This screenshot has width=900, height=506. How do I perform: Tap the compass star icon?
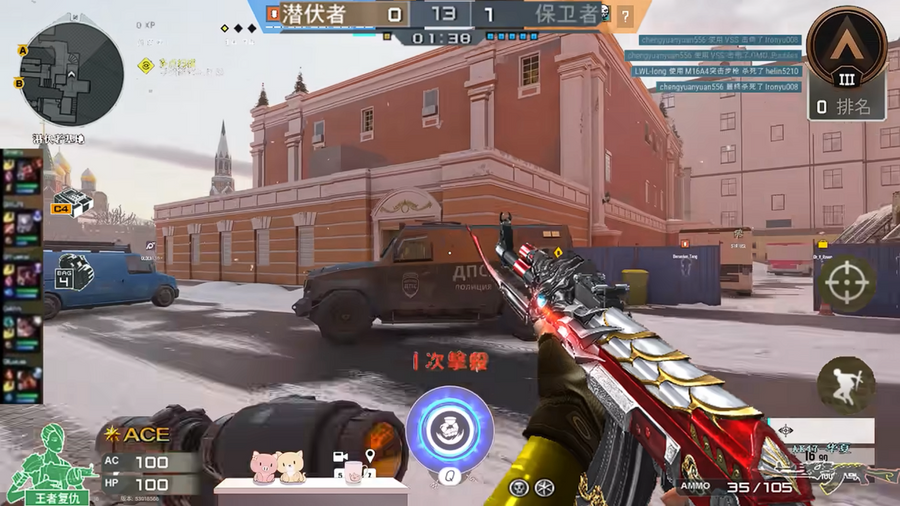pyautogui.click(x=544, y=487)
